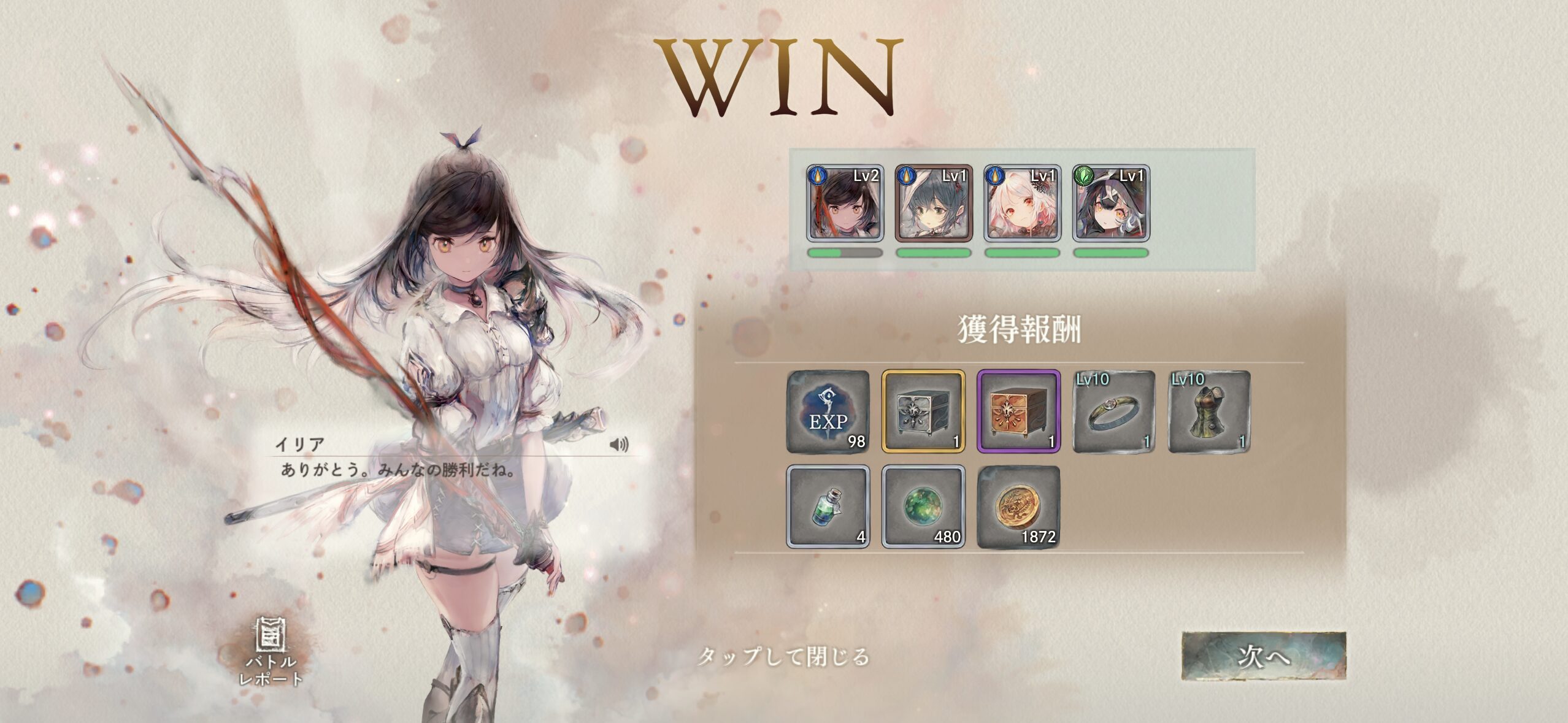The height and width of the screenshot is (723, 1568).
Task: Replay Ilia's voice line speaker icon
Action: coord(619,444)
